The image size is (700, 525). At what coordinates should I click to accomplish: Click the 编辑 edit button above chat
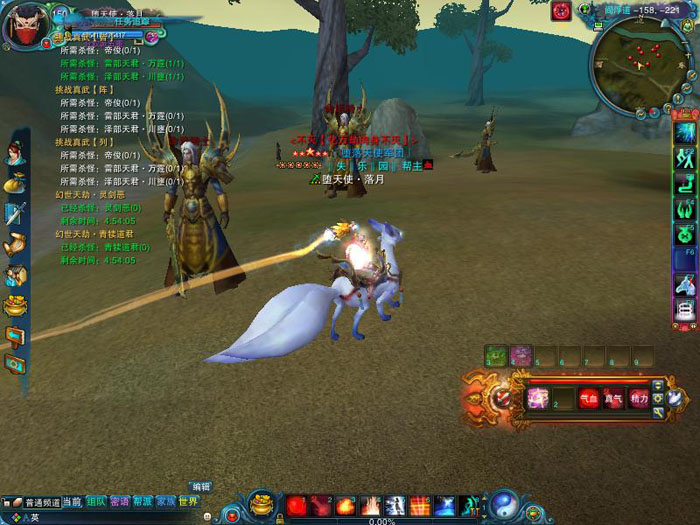[202, 487]
